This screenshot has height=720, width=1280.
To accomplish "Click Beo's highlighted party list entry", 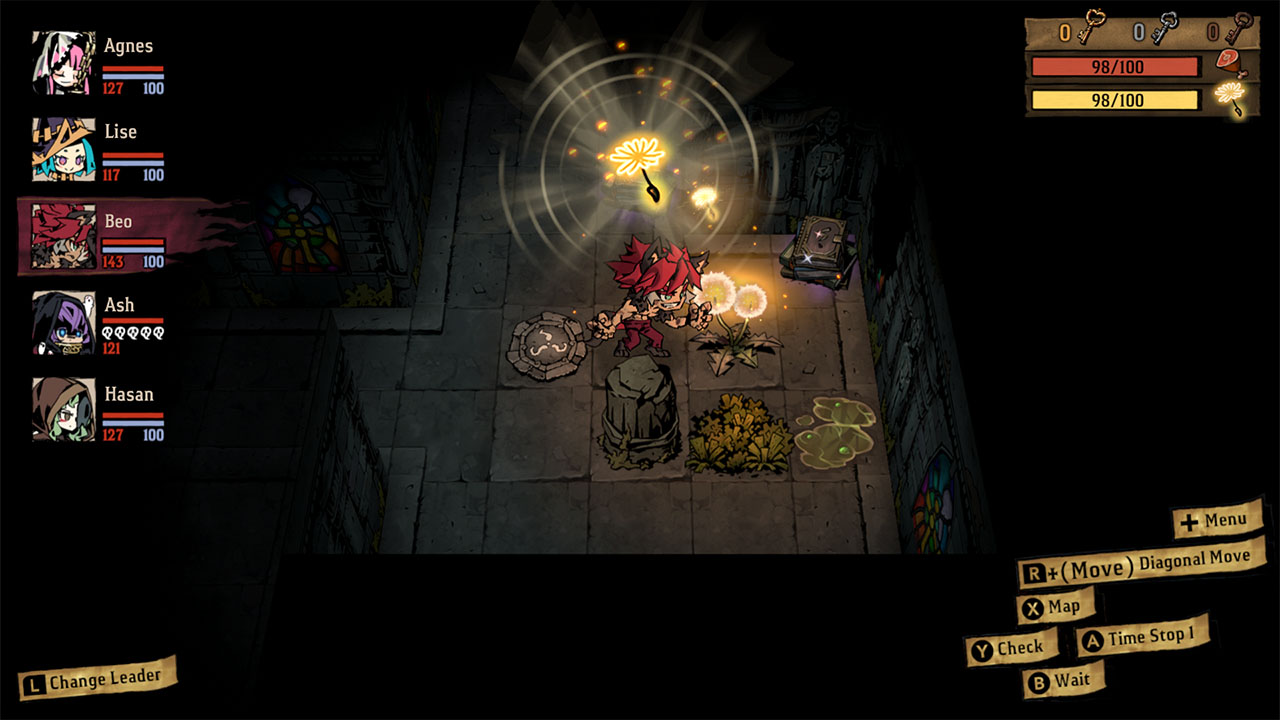I will tap(110, 237).
